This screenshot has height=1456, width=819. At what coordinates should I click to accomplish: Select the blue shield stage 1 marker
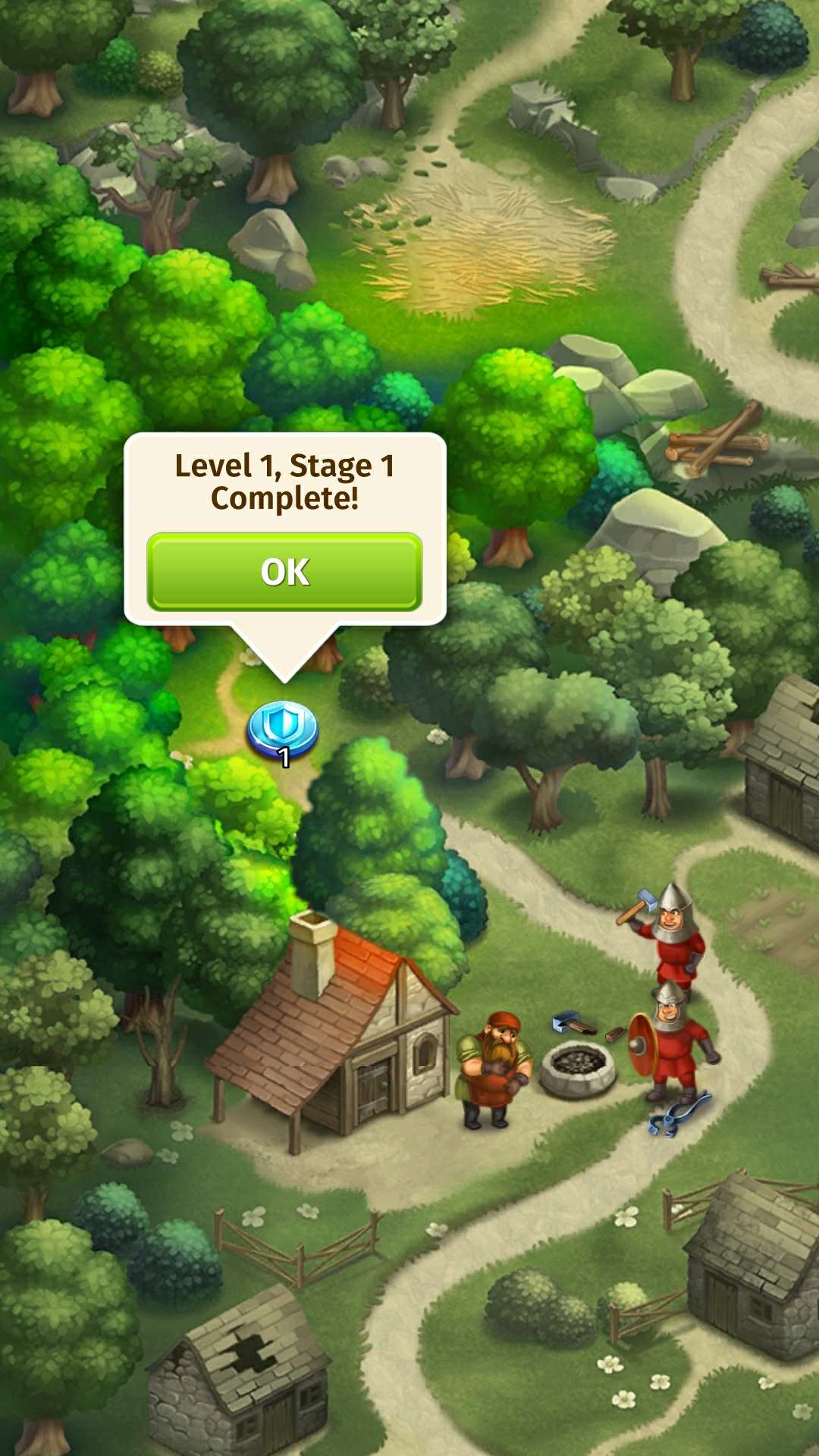(x=282, y=730)
